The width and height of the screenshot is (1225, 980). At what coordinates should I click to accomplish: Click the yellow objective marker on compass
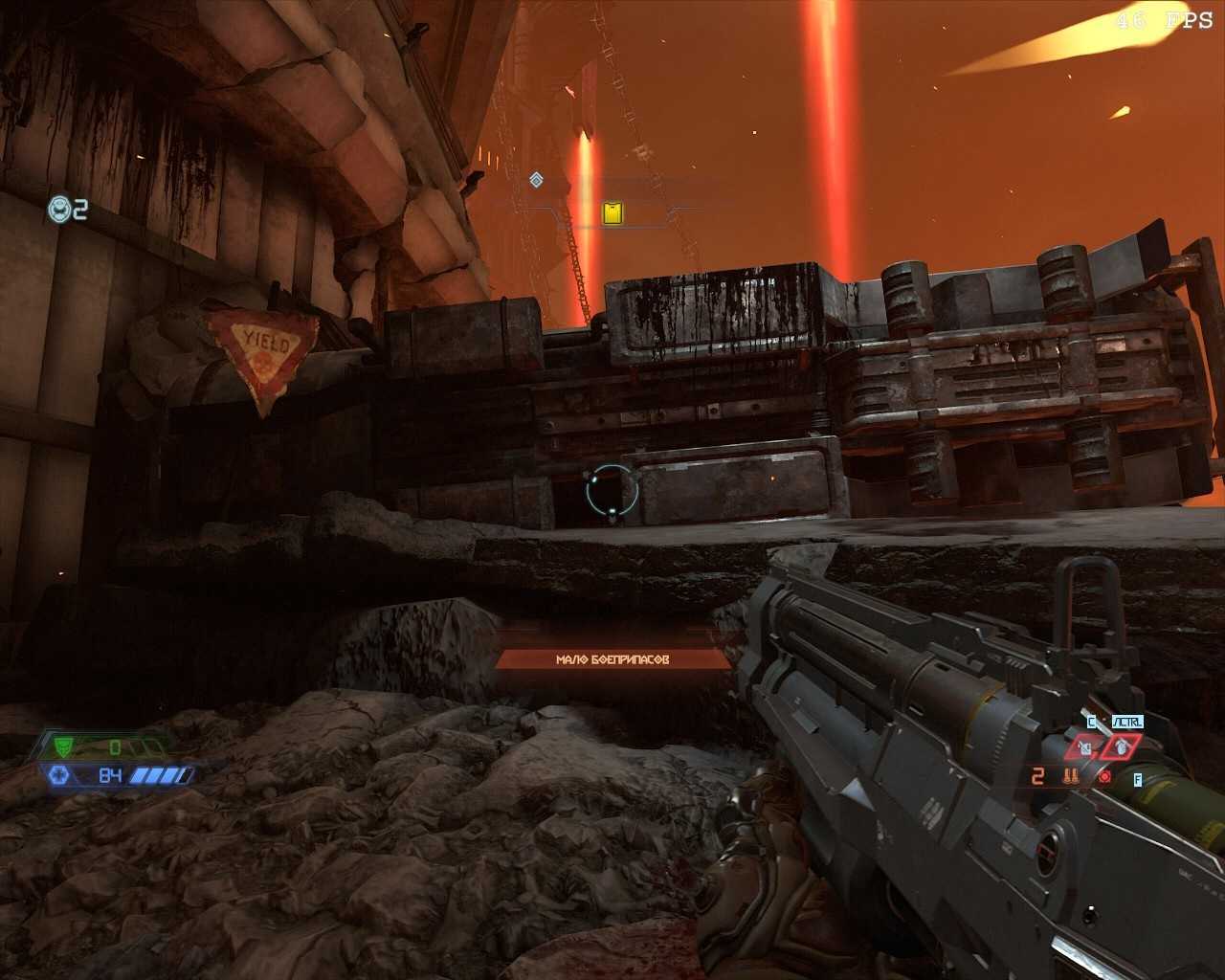coord(612,212)
